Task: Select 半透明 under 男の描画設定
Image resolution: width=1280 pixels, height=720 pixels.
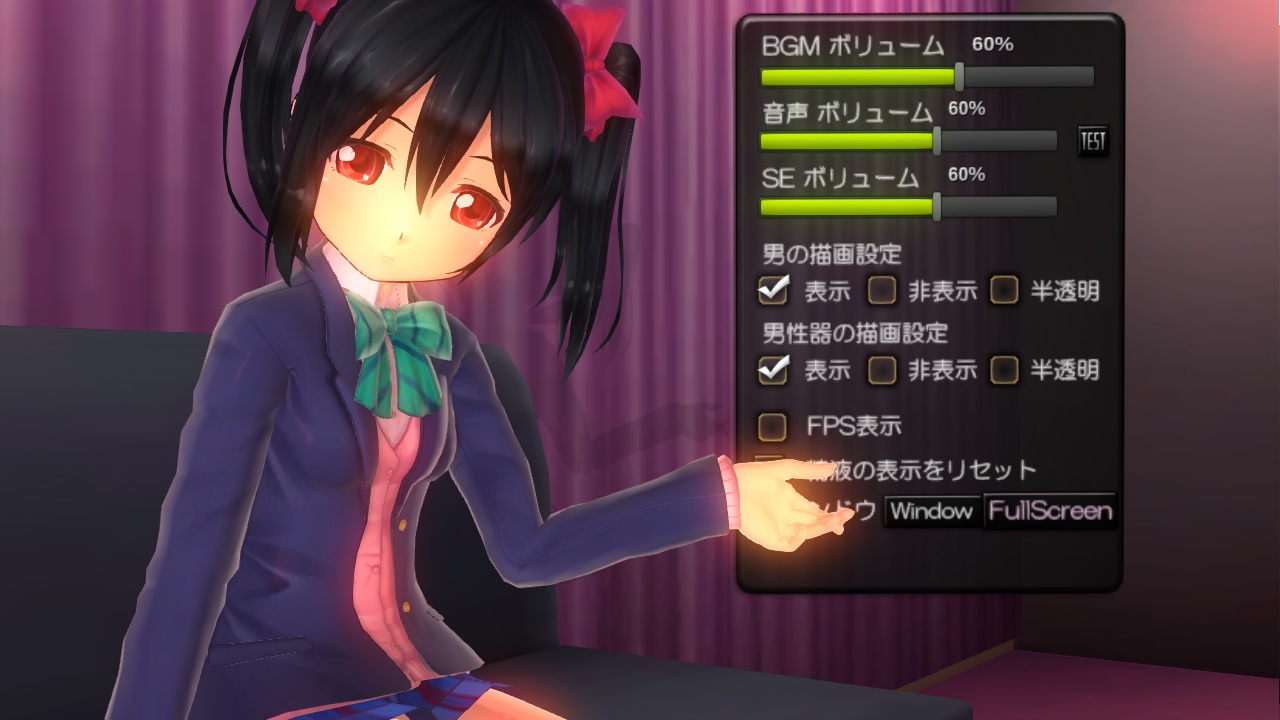Action: pos(1004,292)
